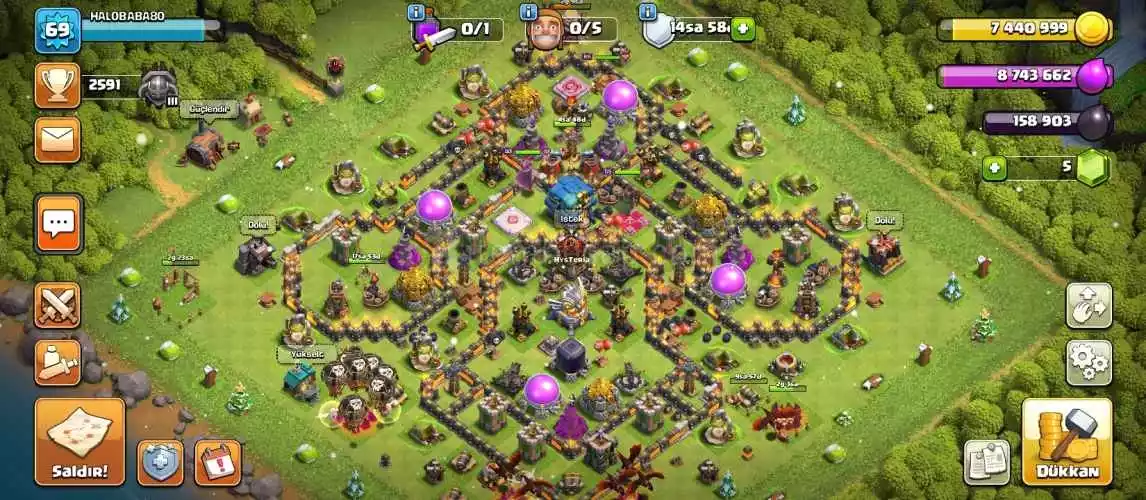
Task: Open the chat speech-bubble panel
Action: click(x=59, y=223)
